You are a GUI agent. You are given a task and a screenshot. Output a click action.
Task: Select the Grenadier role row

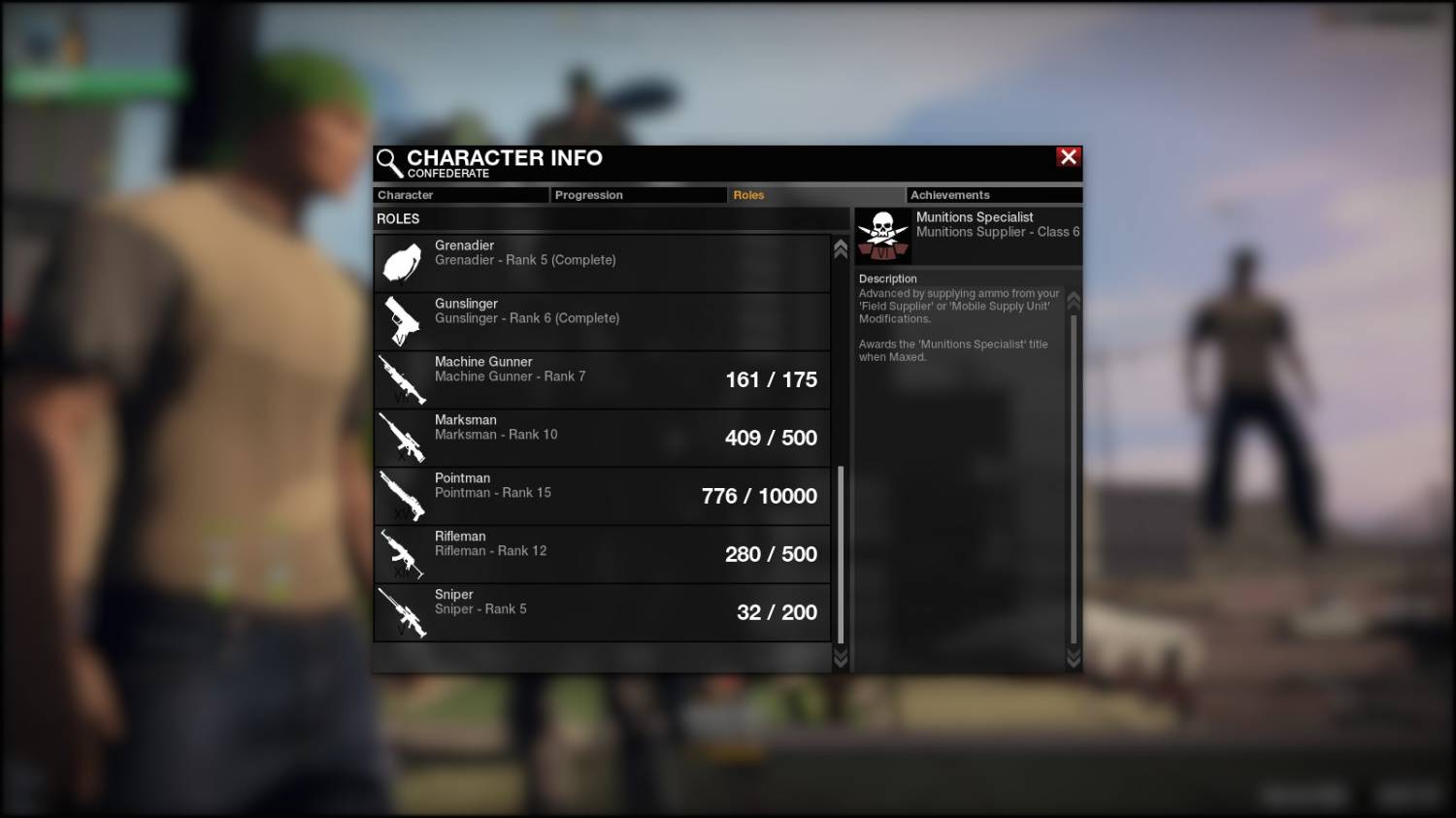tap(602, 263)
